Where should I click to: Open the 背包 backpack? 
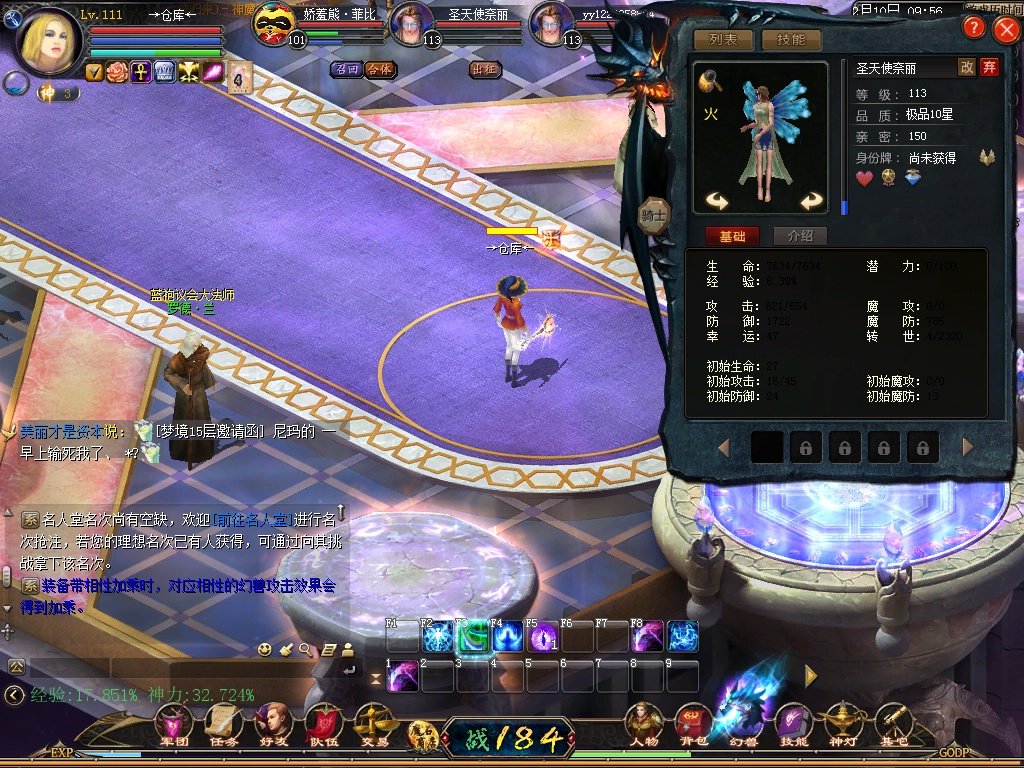(692, 722)
